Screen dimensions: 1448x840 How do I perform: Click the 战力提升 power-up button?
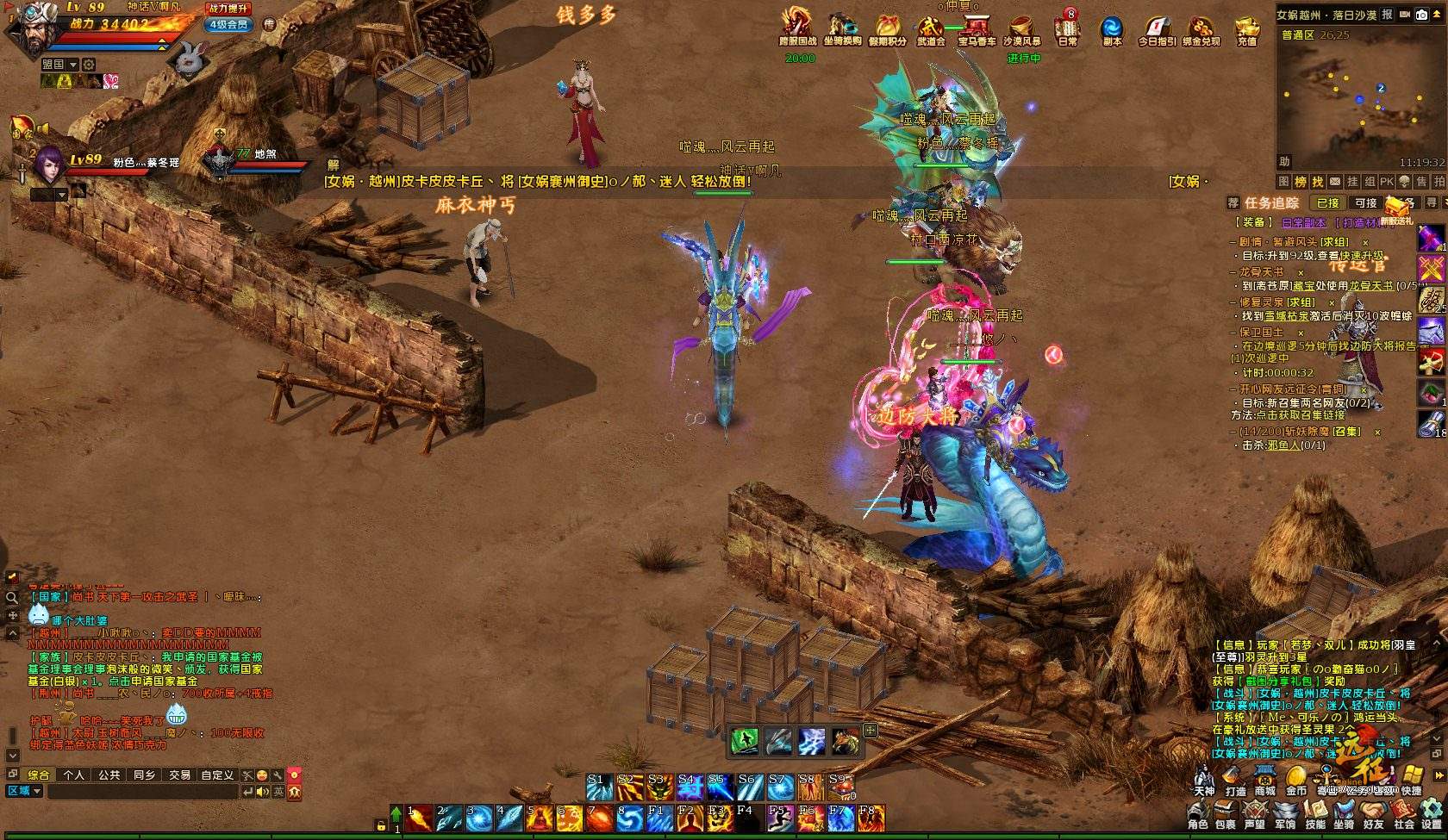point(229,9)
